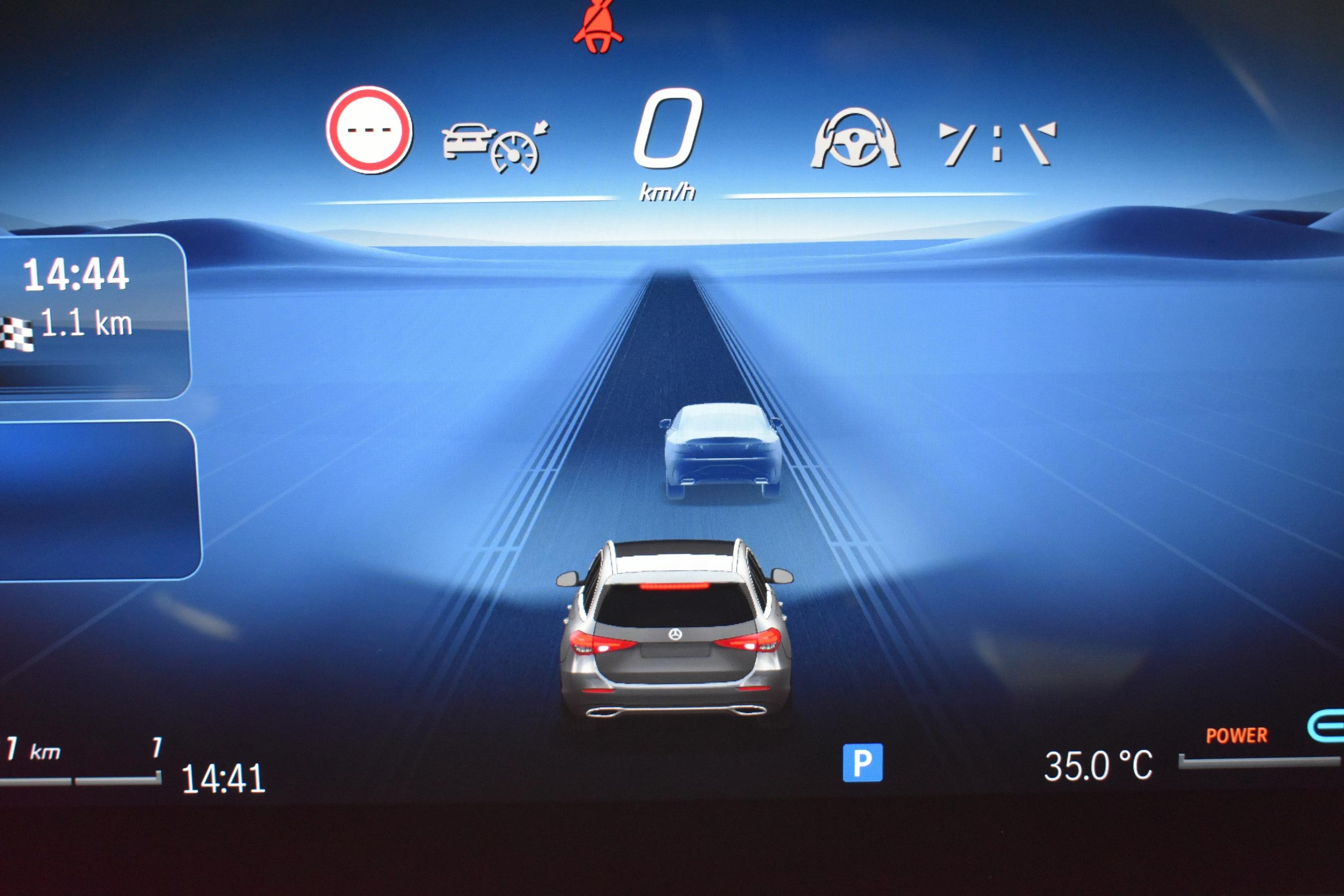Select the red-ringed speed limit sign

(x=369, y=130)
